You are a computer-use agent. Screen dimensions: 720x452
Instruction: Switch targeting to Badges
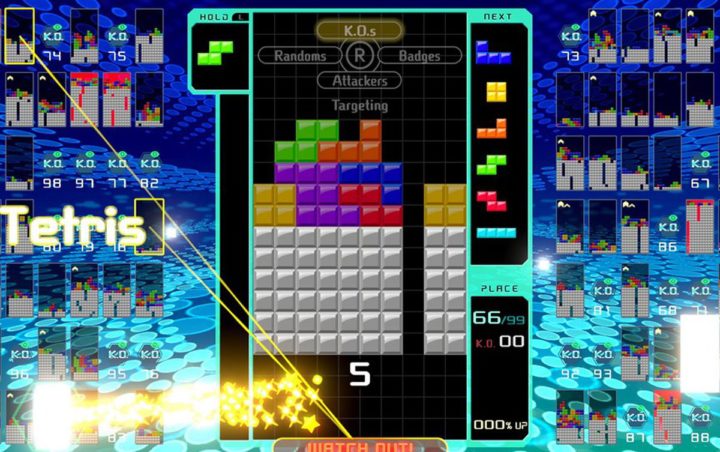click(x=419, y=56)
